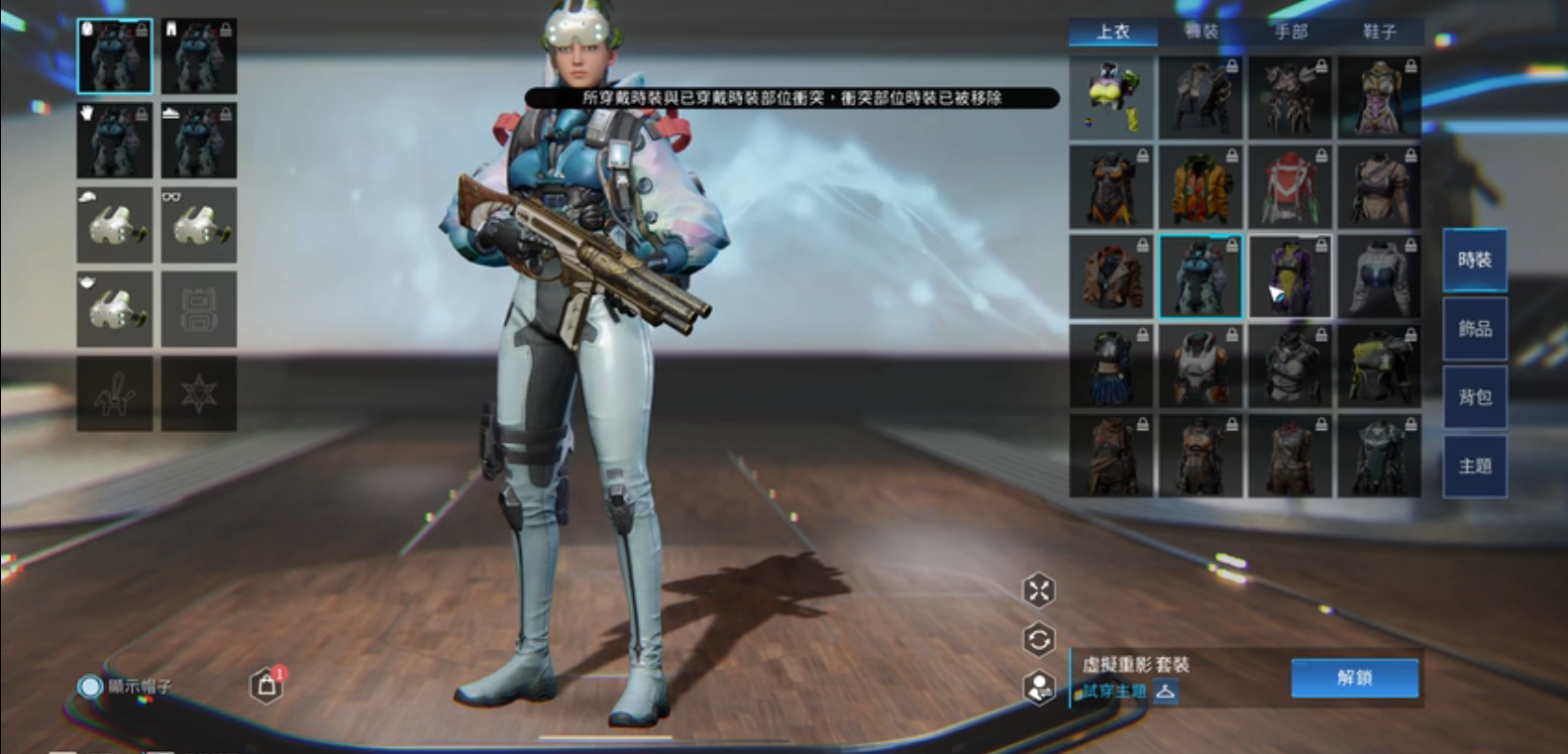Select the orange puffer jacket top
1568x754 pixels.
[x=1201, y=187]
